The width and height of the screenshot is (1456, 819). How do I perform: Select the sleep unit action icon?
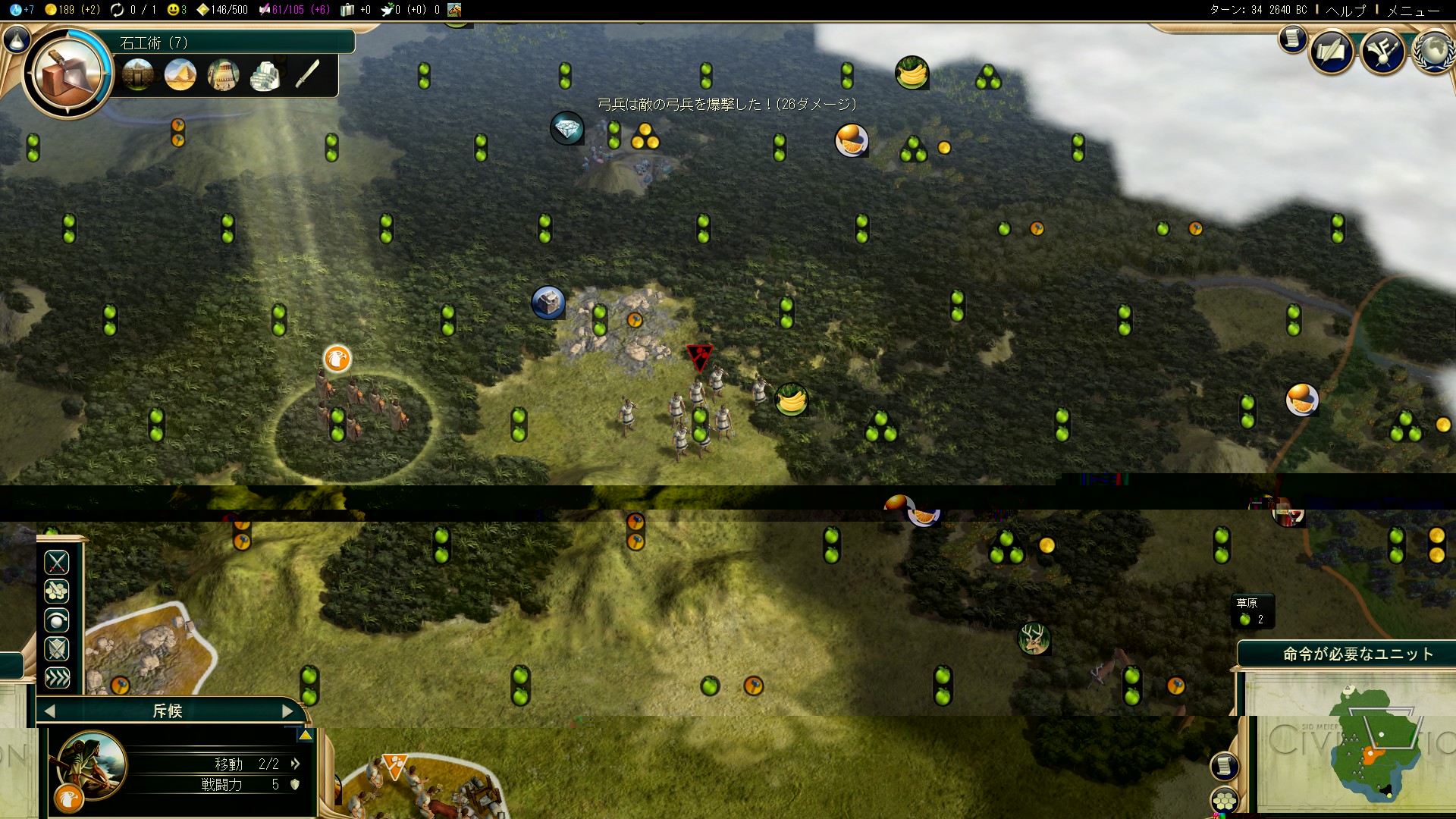click(x=57, y=620)
